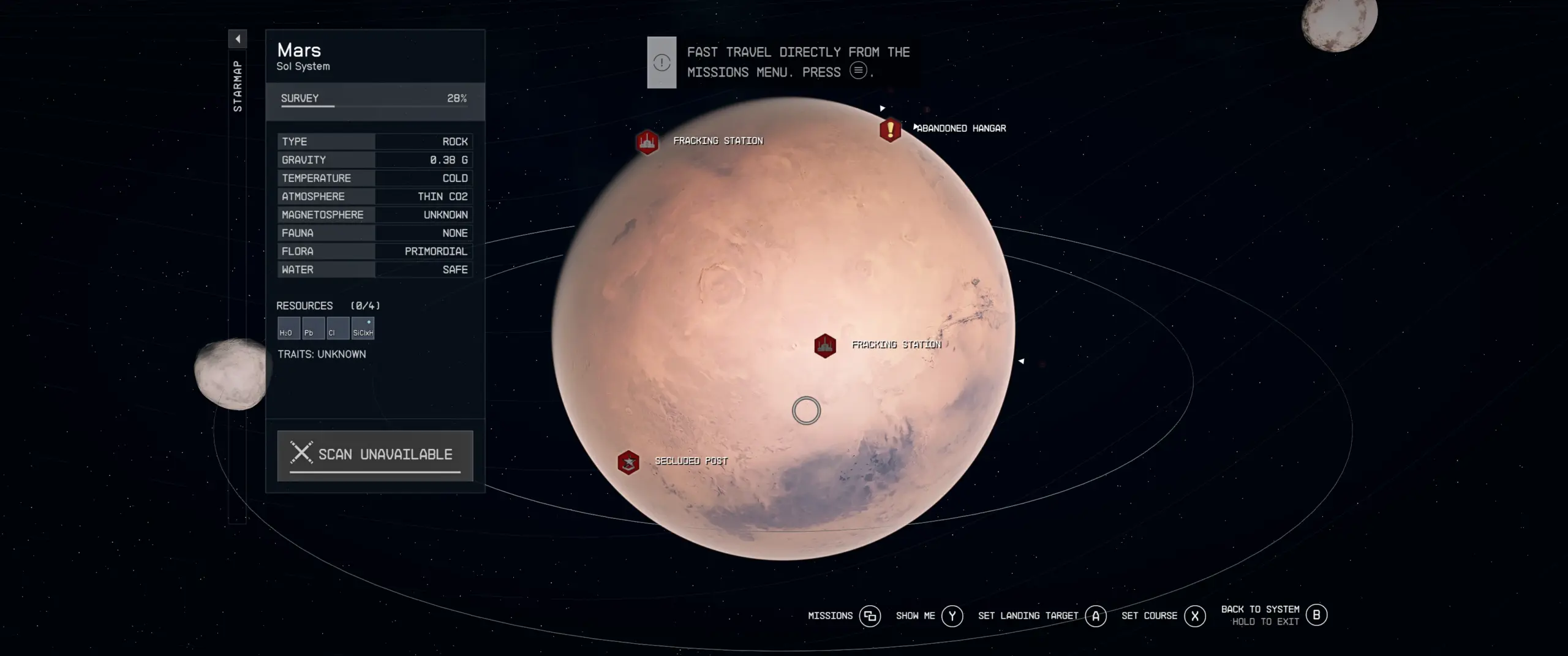Pick the SiClxH resource icon
Screen dimensions: 1568x656
click(363, 328)
